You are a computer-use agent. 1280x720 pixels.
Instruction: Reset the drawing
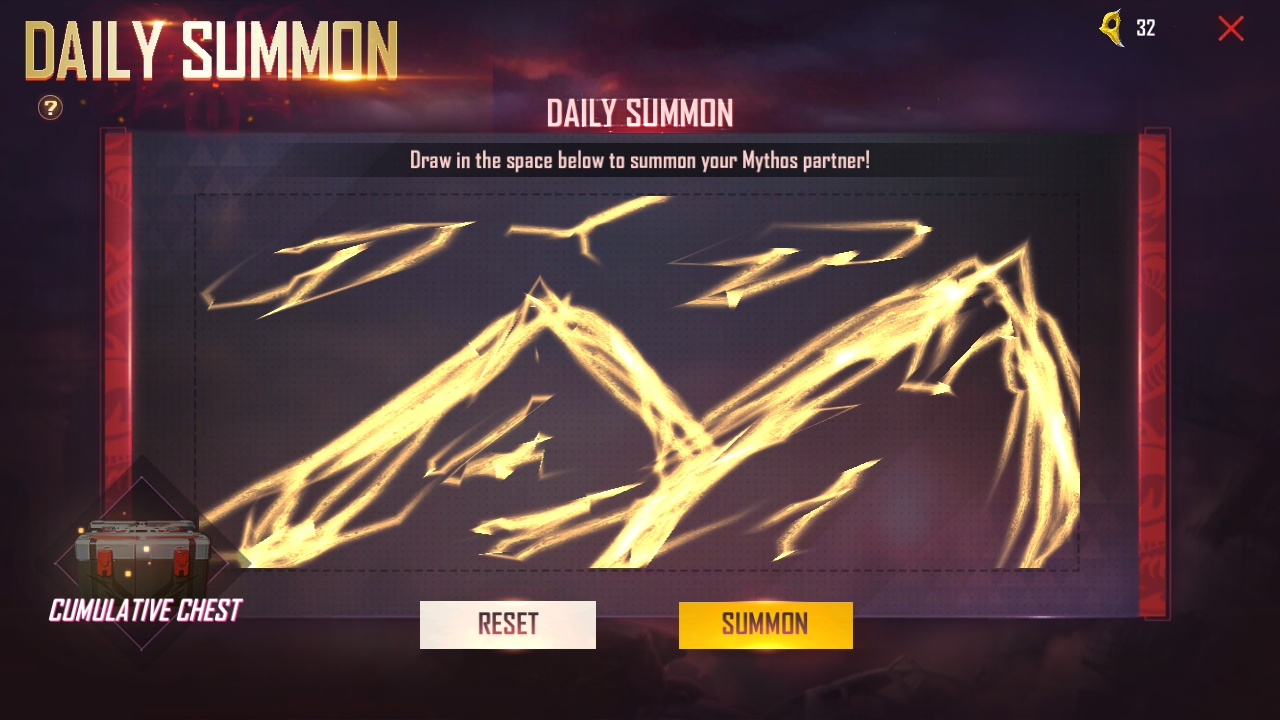[x=507, y=625]
